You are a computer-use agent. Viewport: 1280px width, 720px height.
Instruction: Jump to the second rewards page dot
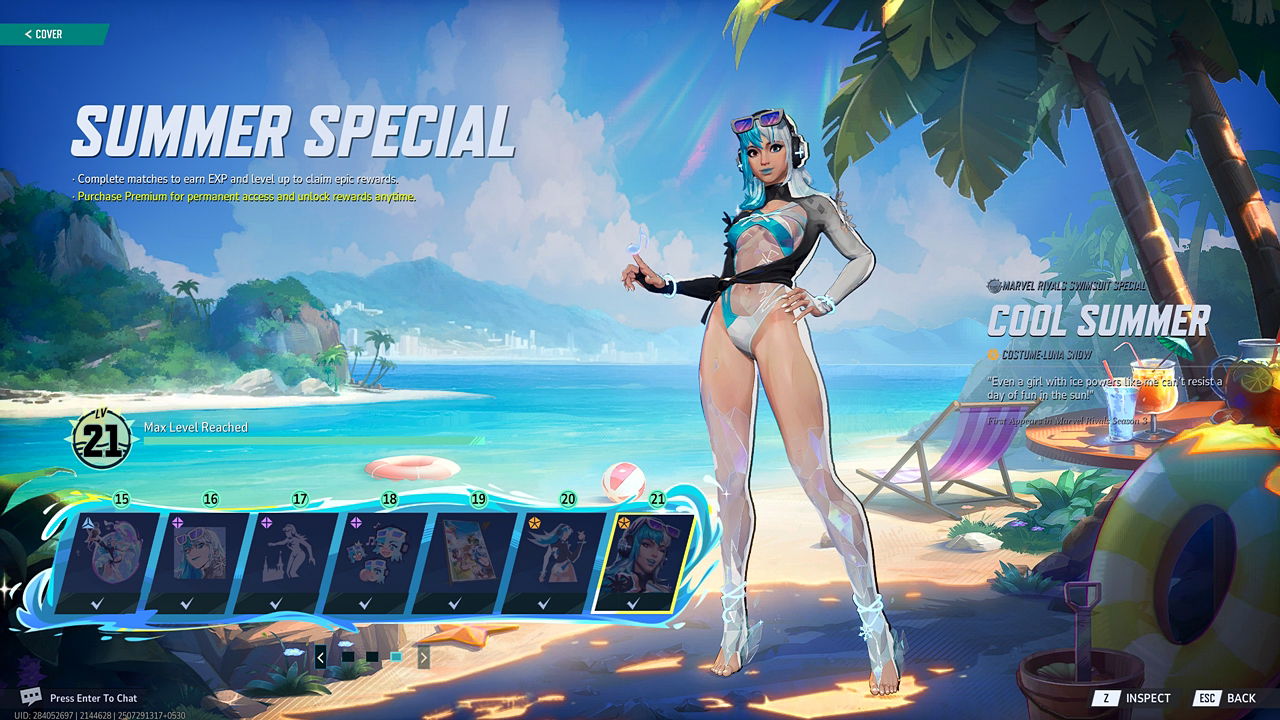click(x=372, y=657)
